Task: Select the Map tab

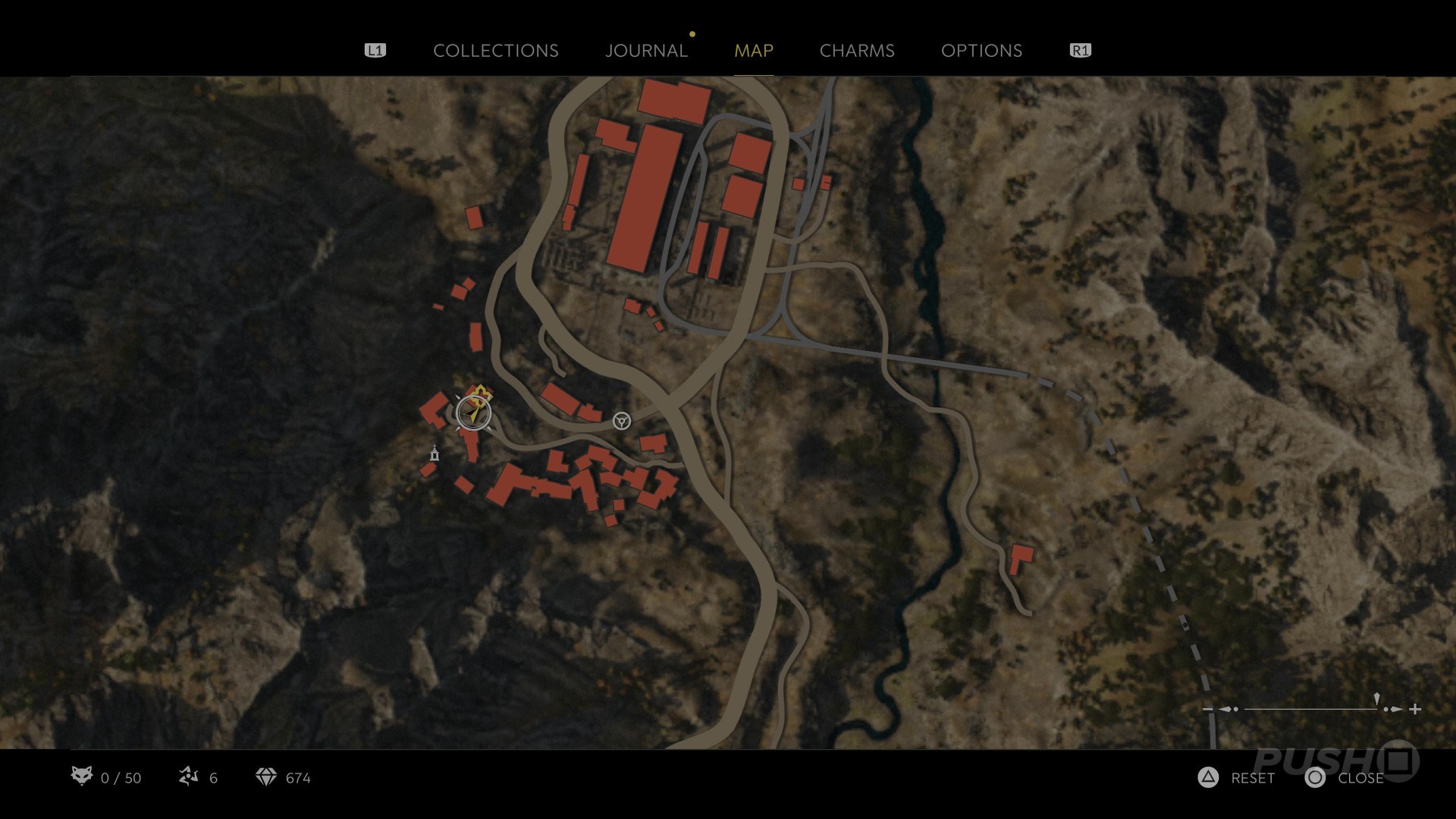Action: tap(753, 51)
